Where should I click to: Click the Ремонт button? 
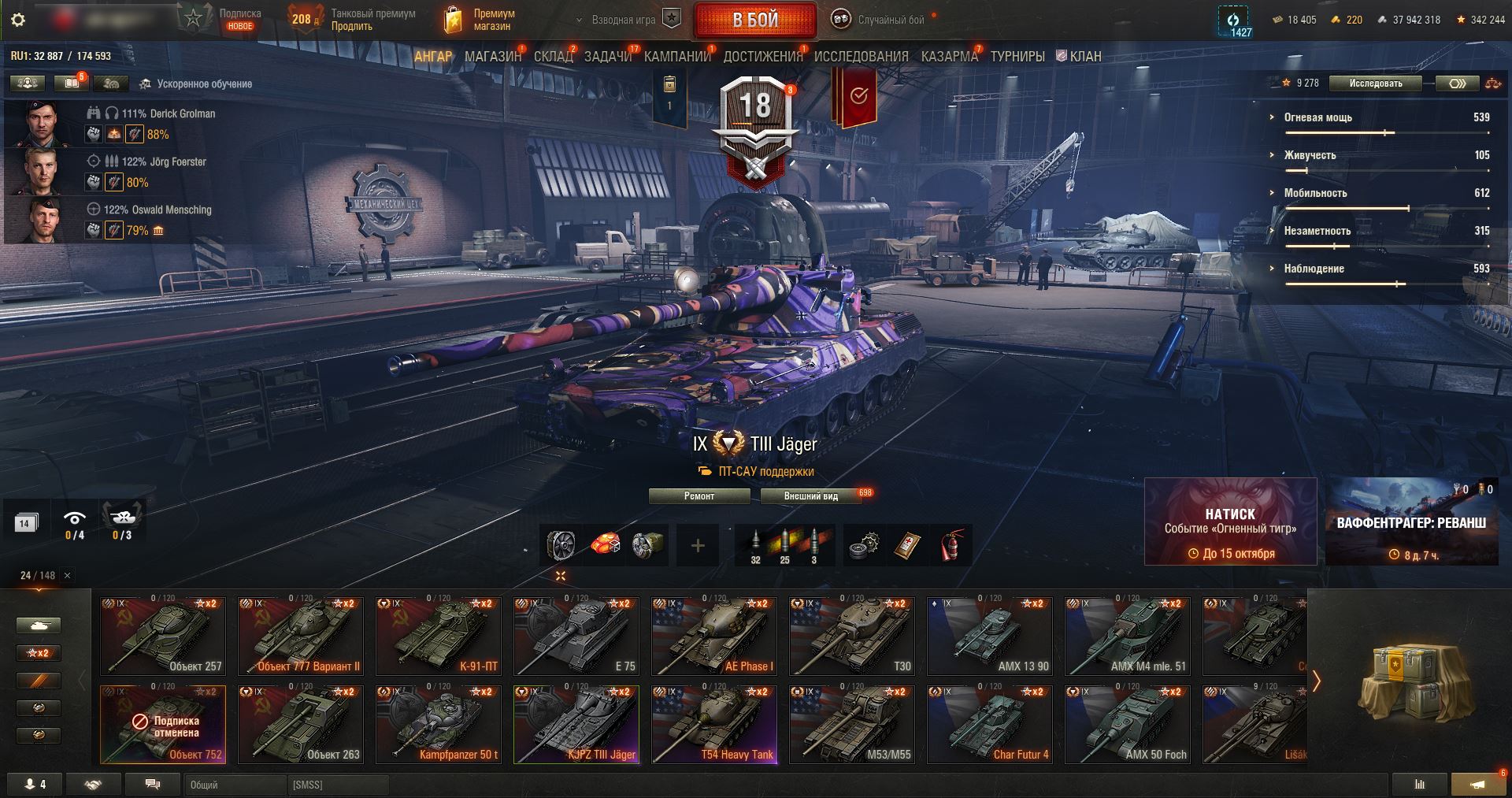click(699, 496)
